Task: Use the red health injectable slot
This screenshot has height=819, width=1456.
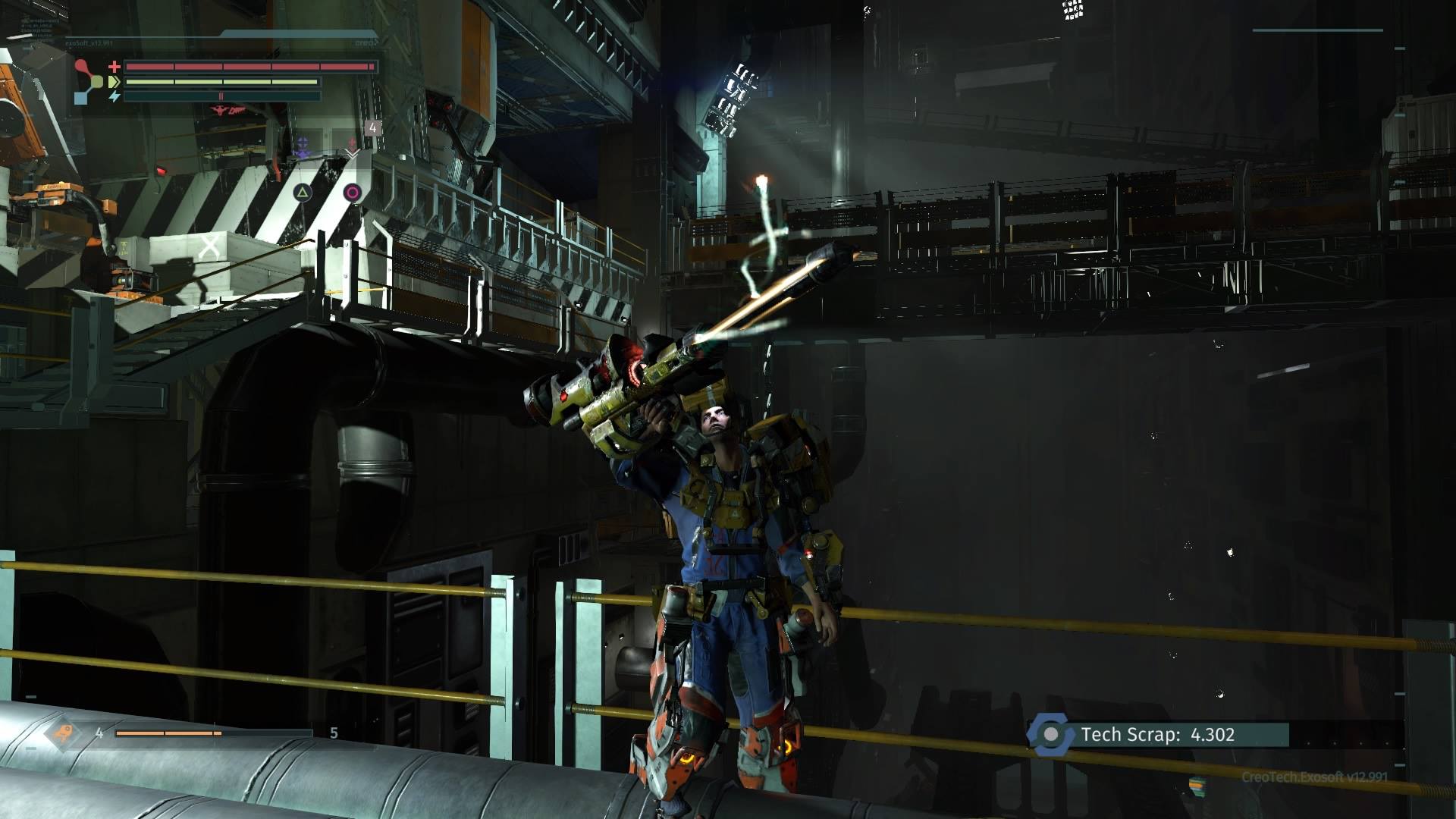Action: 352,144
